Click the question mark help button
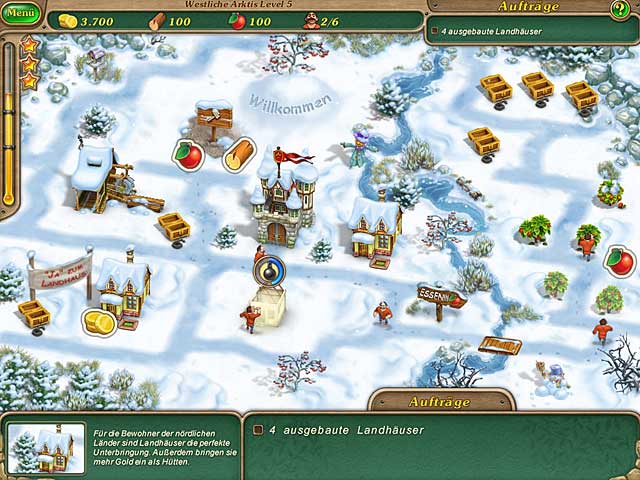The image size is (640, 480). point(621,10)
